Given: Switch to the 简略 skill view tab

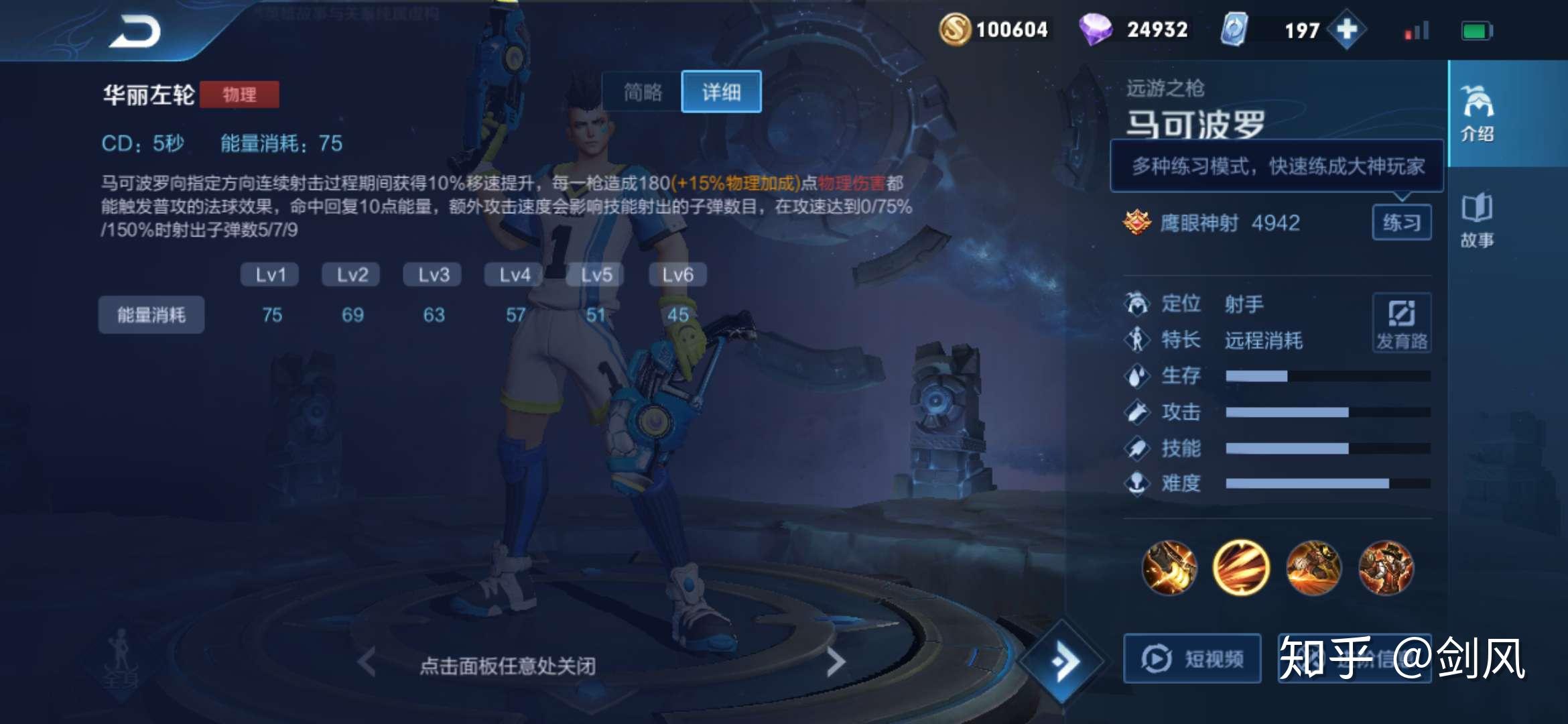Looking at the screenshot, I should (643, 93).
